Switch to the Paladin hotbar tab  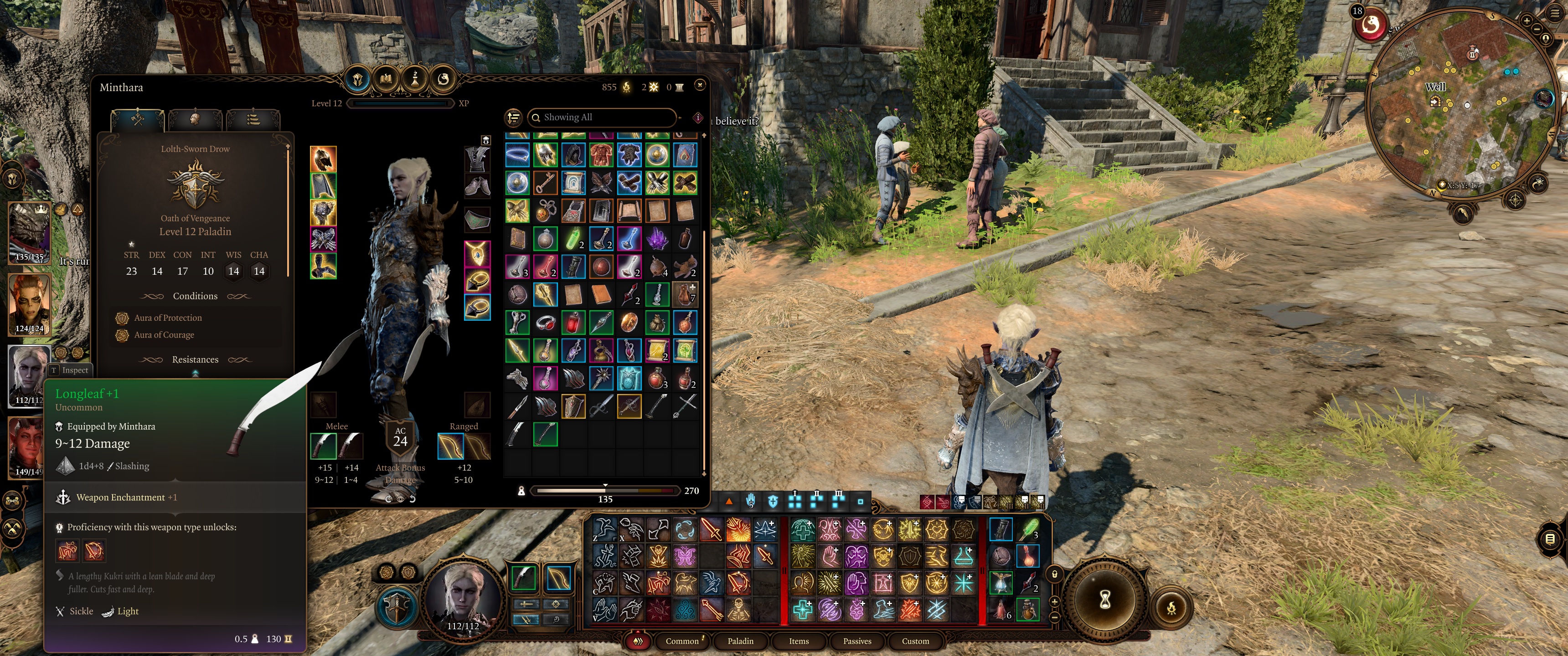pos(740,641)
